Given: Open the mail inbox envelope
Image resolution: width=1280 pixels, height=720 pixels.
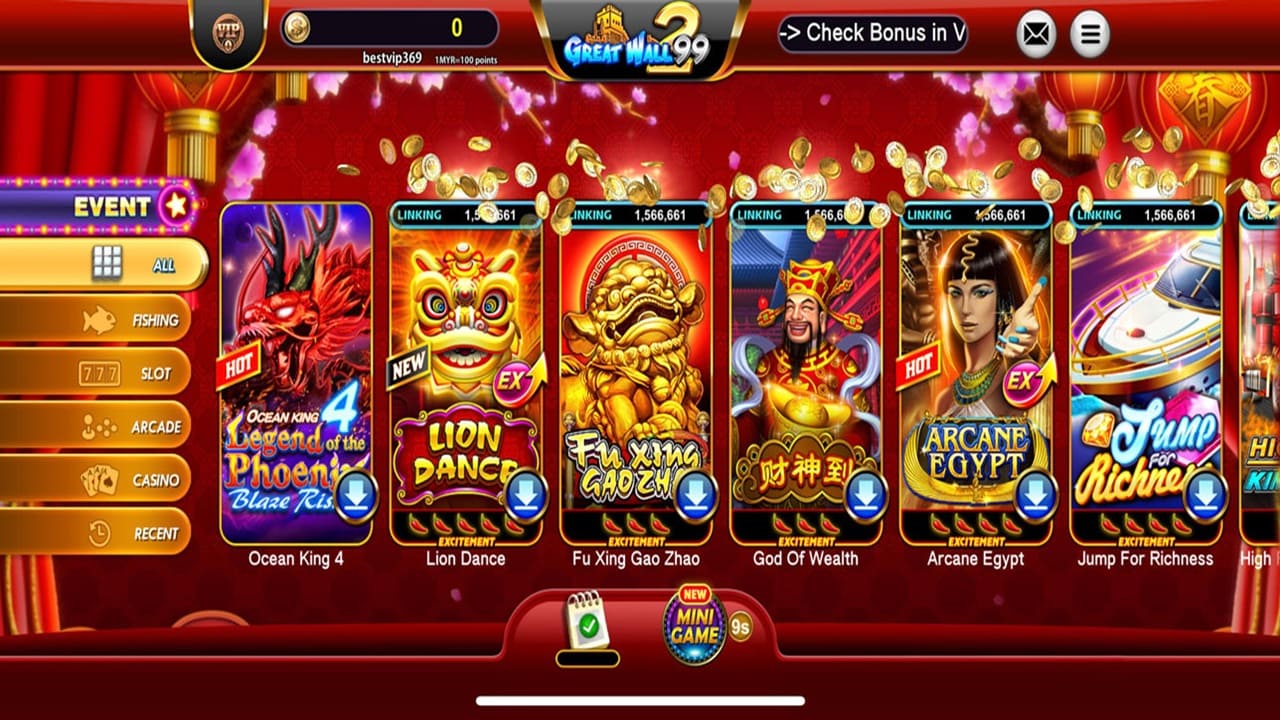Looking at the screenshot, I should click(1035, 33).
